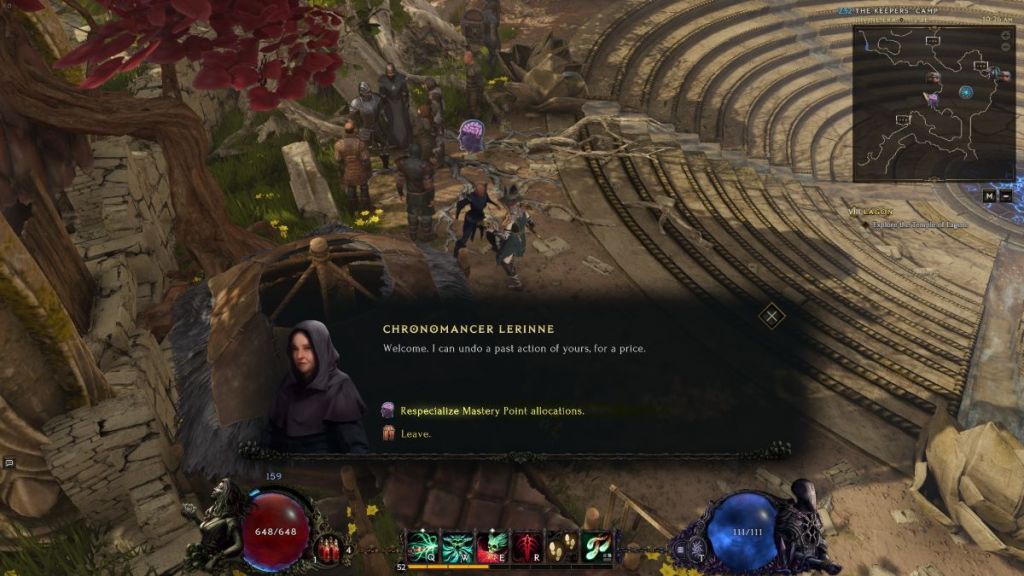
Task: Open the full map with the M button
Action: [988, 195]
